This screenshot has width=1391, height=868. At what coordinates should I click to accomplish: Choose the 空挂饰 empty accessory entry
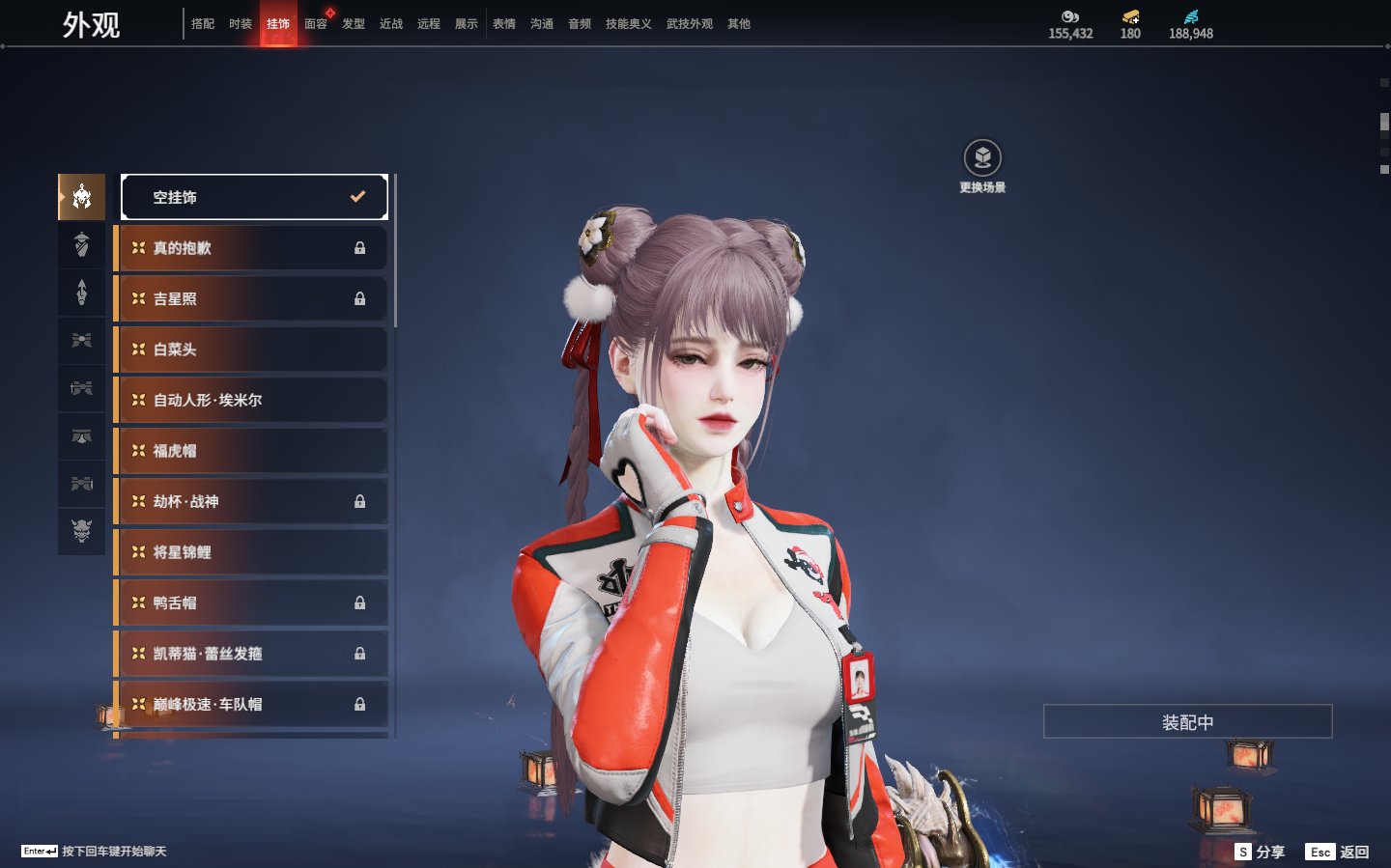tap(254, 197)
